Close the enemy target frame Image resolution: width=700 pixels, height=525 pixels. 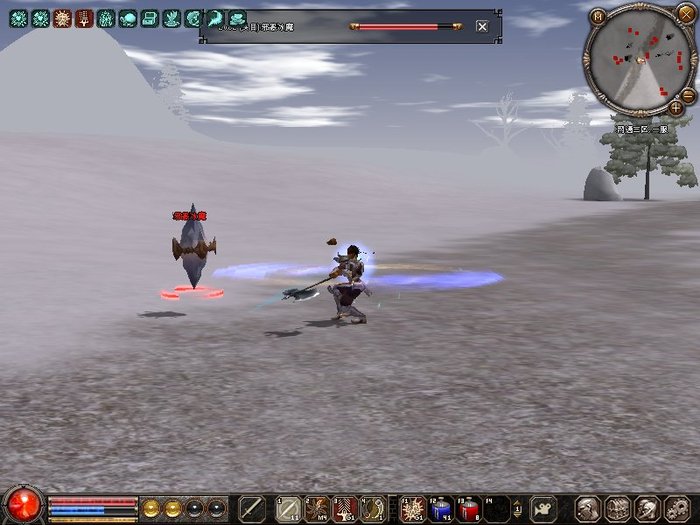point(482,26)
